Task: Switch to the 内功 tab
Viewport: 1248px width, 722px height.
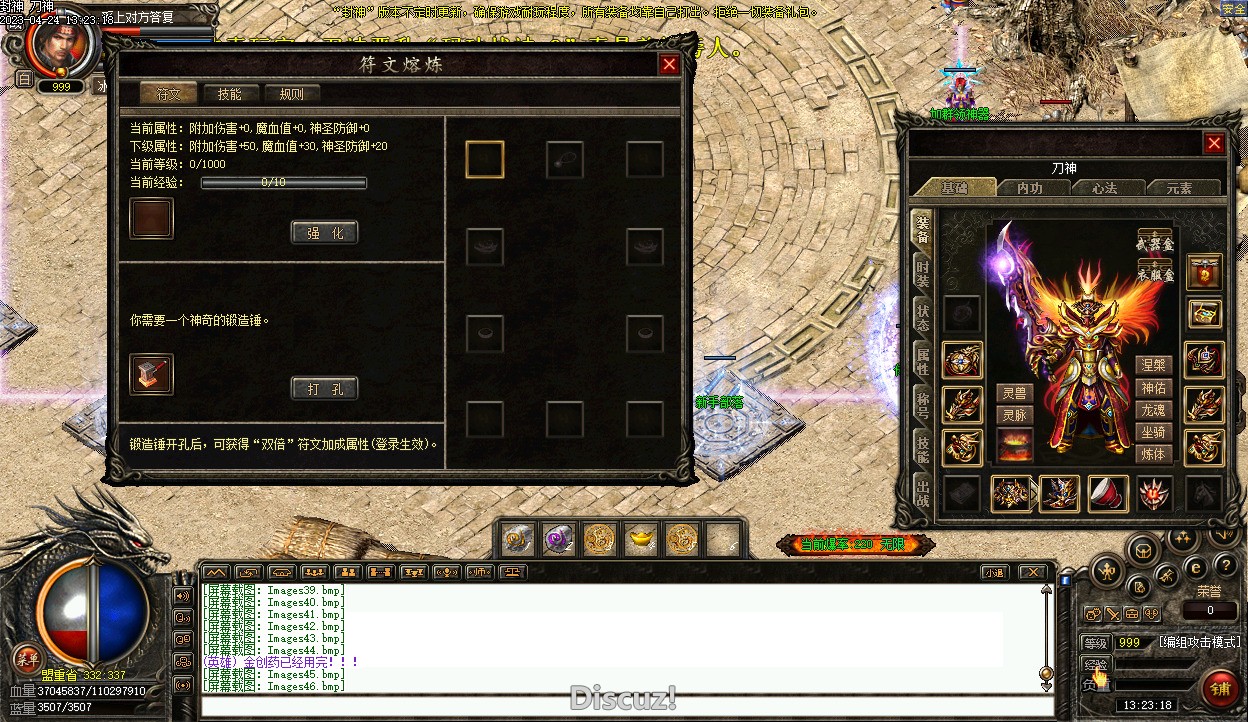Action: tap(1029, 188)
